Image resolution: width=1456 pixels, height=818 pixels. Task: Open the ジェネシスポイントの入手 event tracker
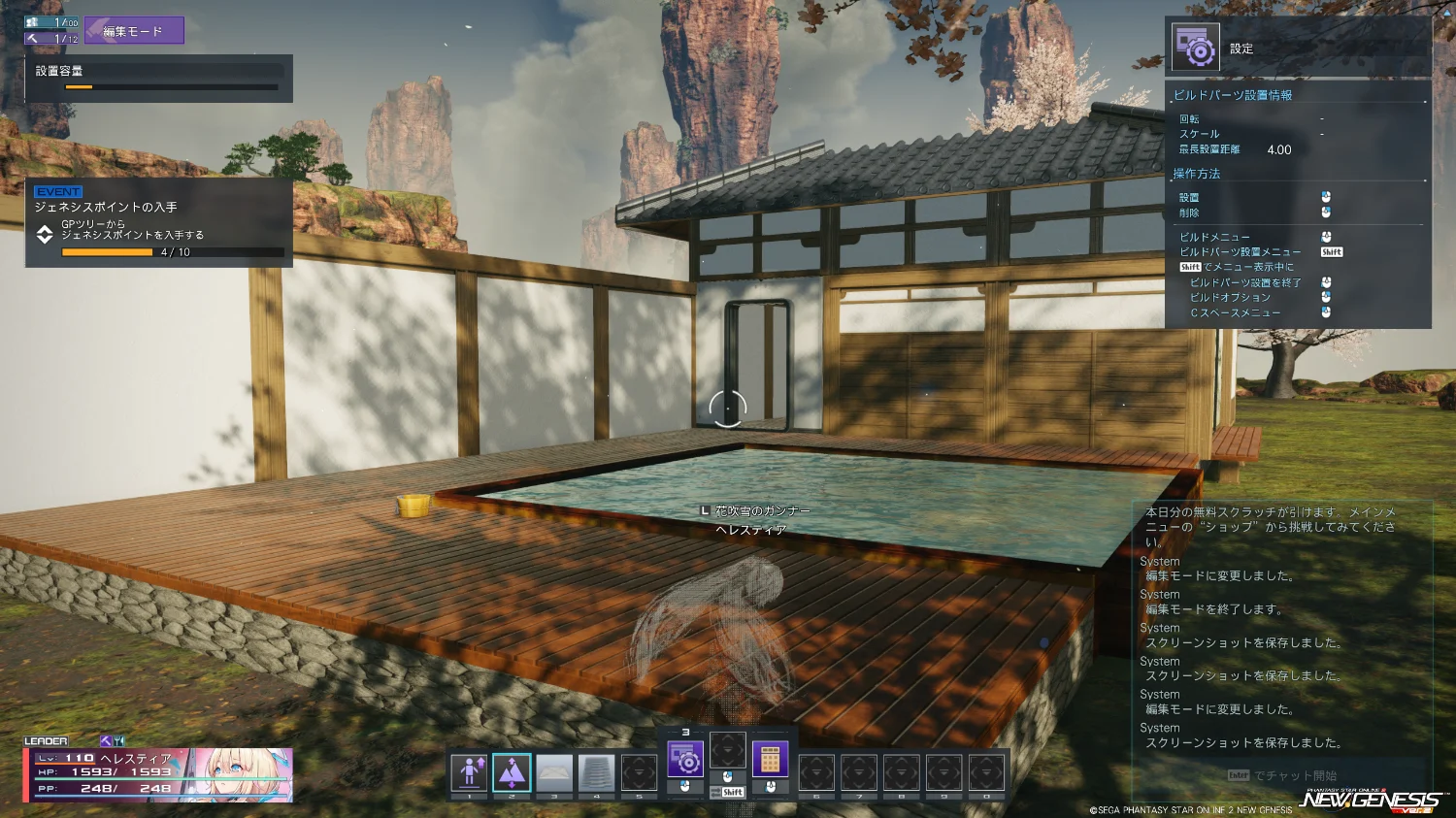tap(159, 222)
